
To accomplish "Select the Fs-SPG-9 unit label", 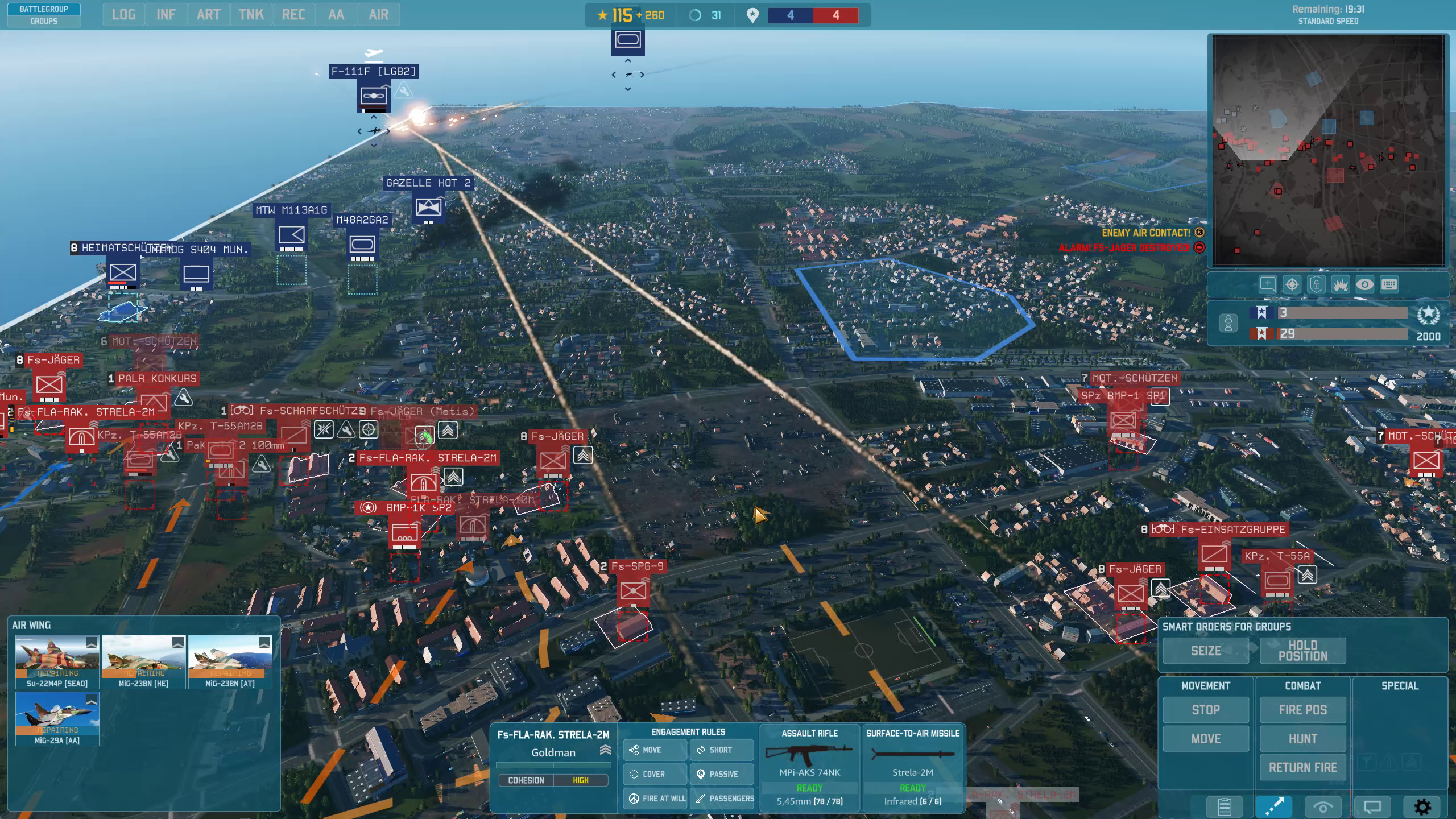I will tap(637, 566).
